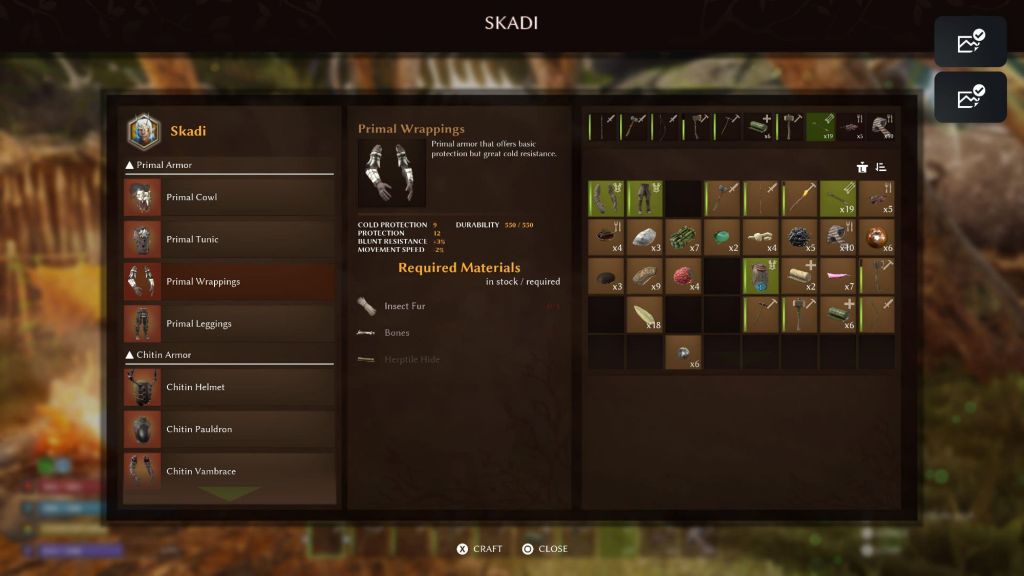Select the Primal Cowl recipe
This screenshot has width=1024, height=576.
[x=229, y=197]
